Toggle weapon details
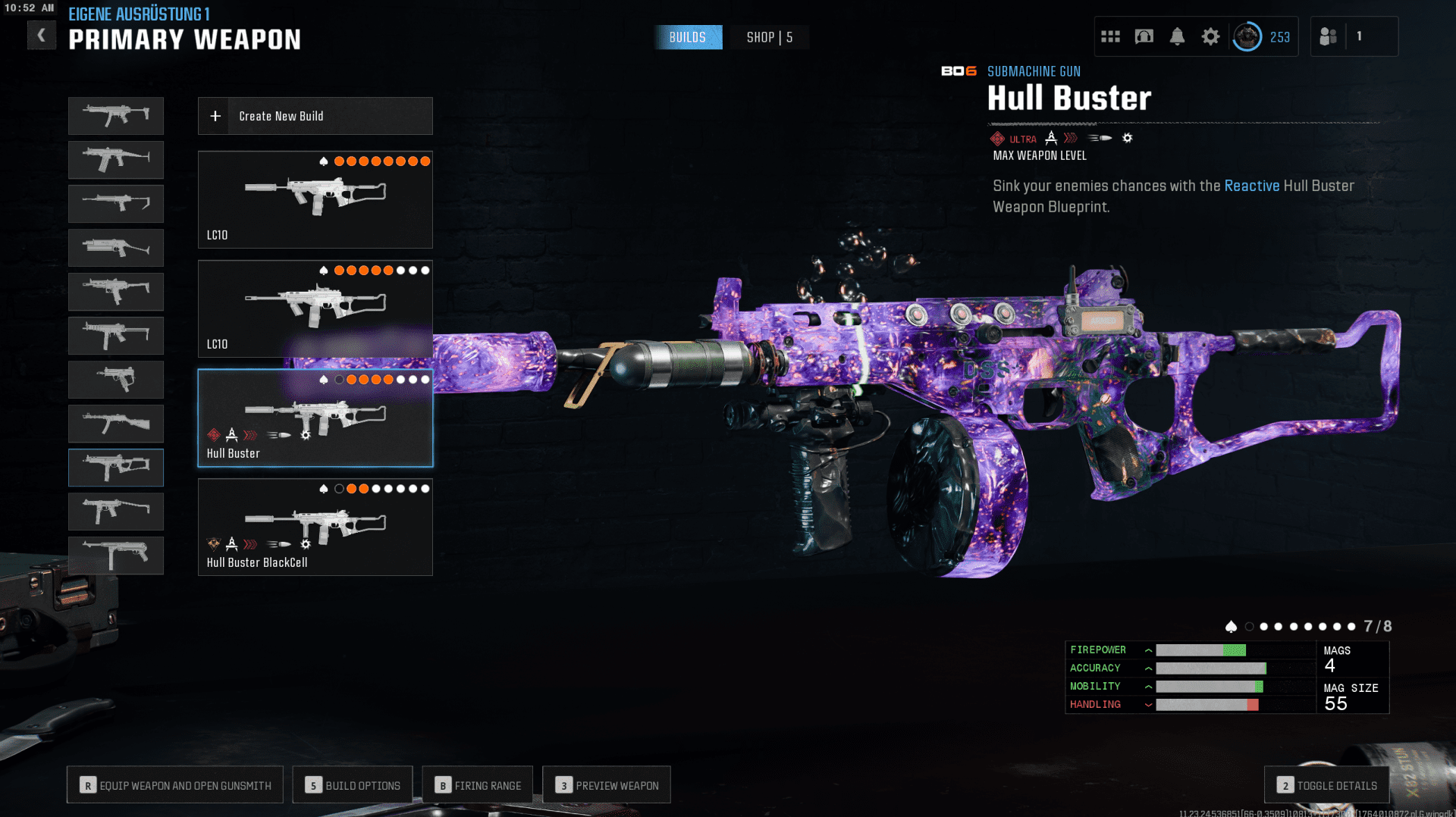The image size is (1456, 817). pyautogui.click(x=1326, y=785)
